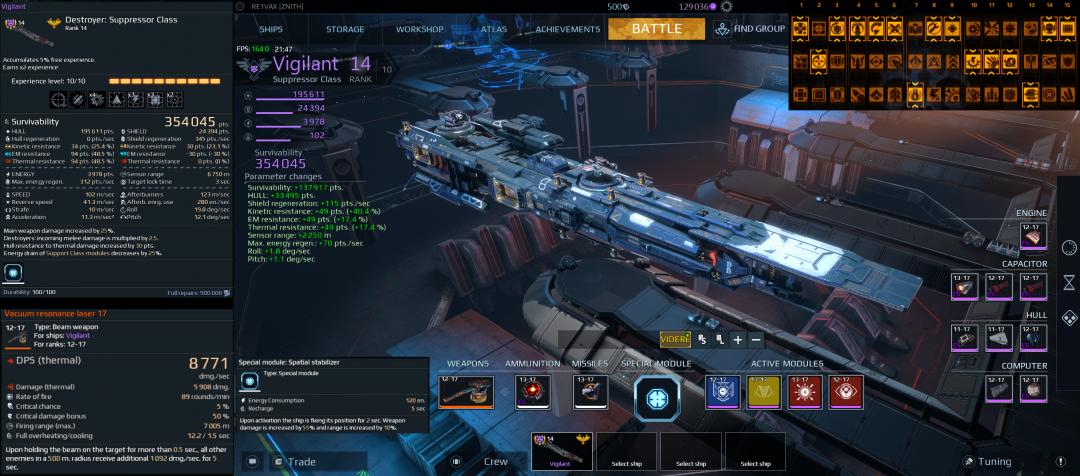Click the minus button beside VIDERE
This screenshot has height=476, width=1080.
coord(757,340)
